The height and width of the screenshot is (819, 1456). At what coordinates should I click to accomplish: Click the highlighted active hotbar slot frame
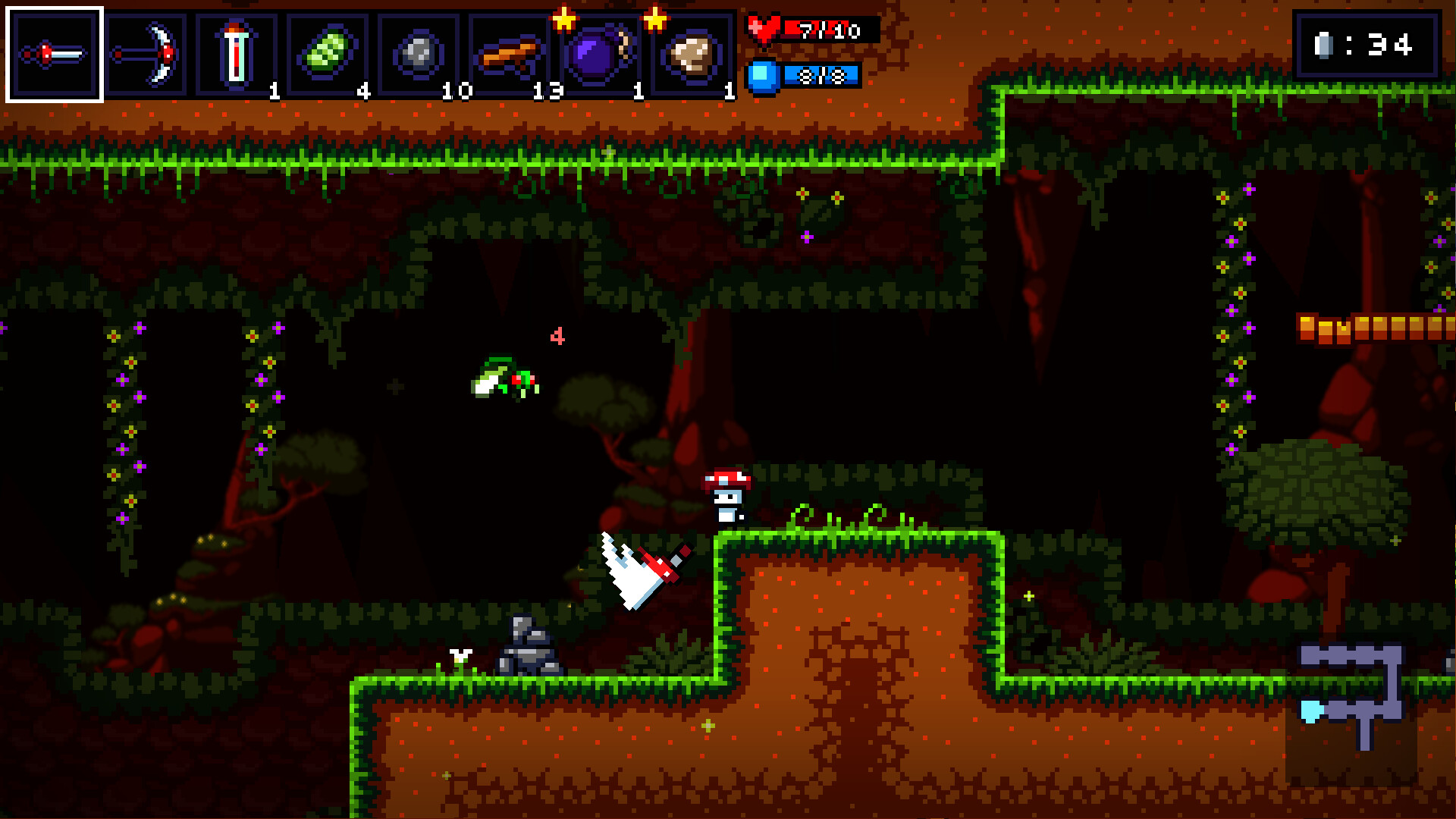(55, 52)
